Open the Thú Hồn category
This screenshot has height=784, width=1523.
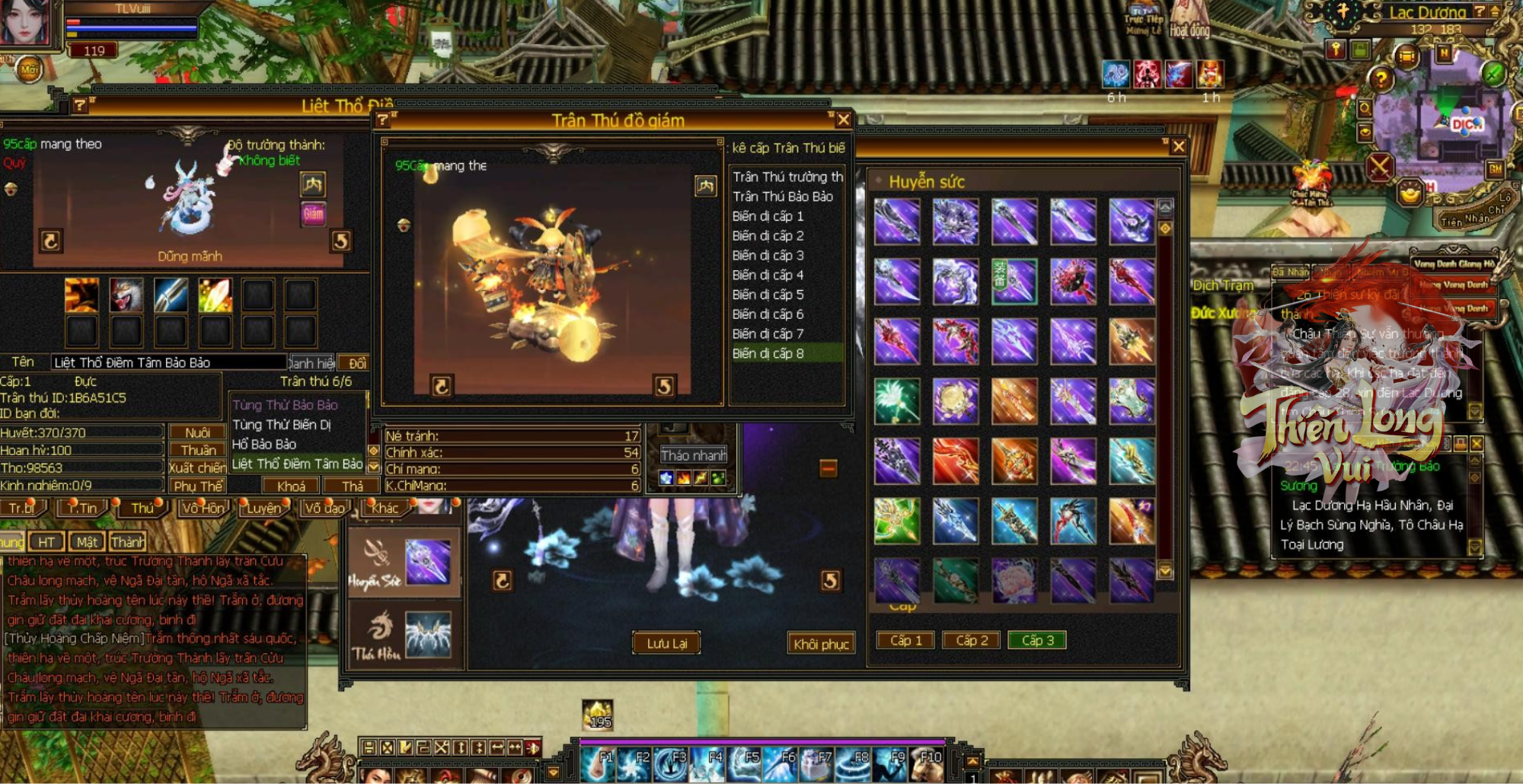tap(404, 636)
